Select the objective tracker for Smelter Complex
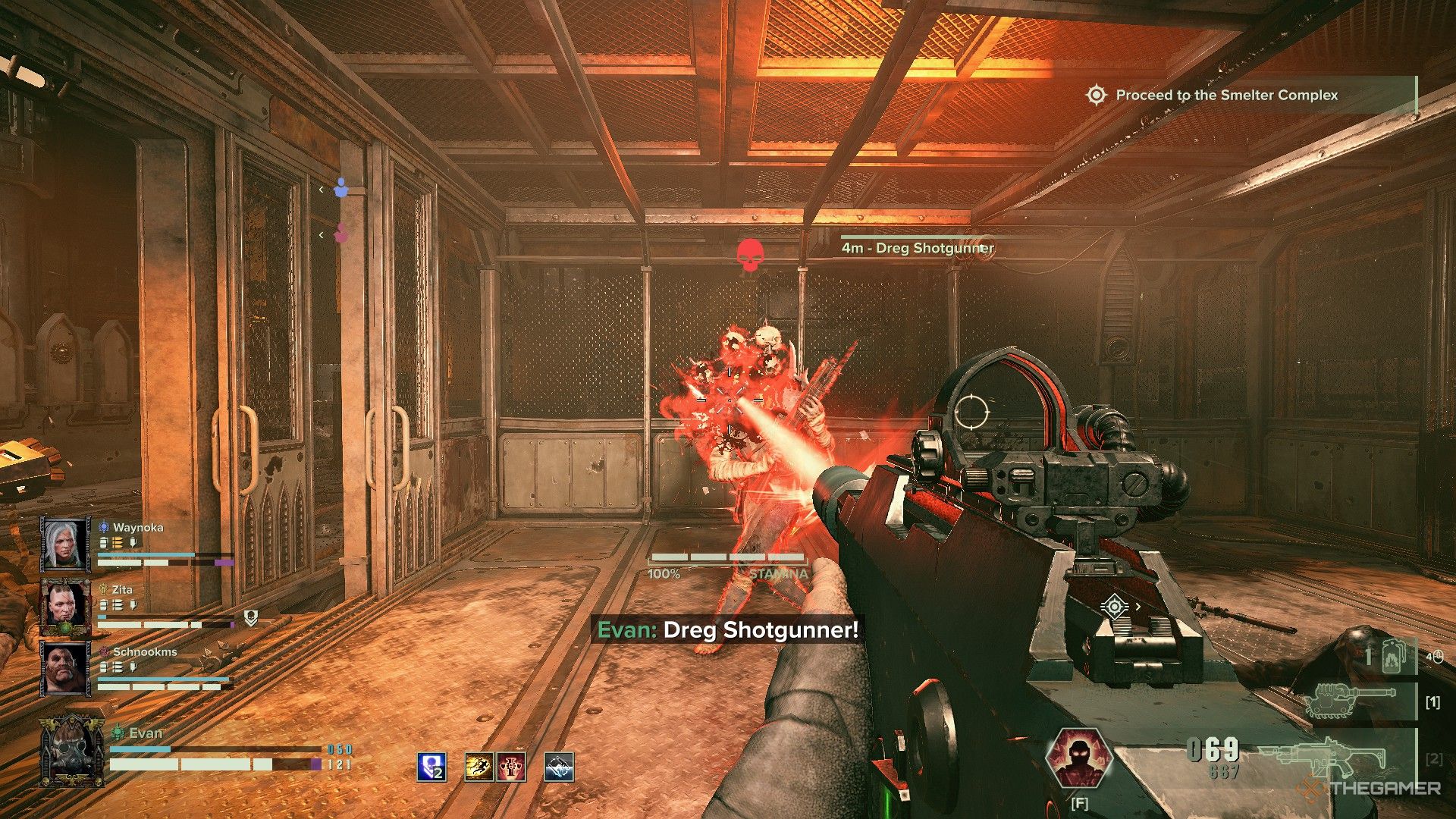This screenshot has width=1456, height=819. (1225, 96)
